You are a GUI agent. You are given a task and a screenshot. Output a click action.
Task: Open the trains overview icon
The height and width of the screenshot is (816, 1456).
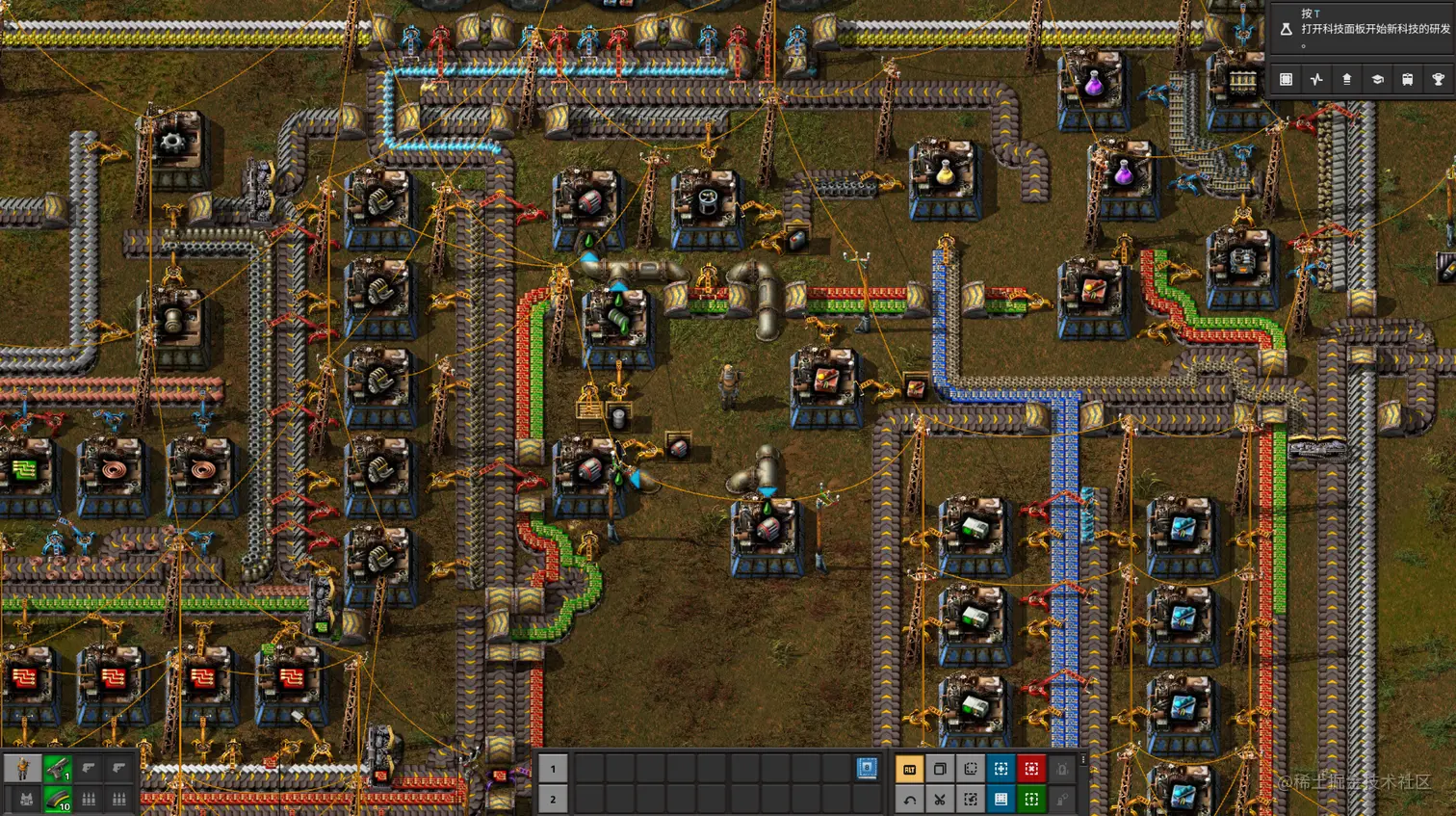(1408, 80)
